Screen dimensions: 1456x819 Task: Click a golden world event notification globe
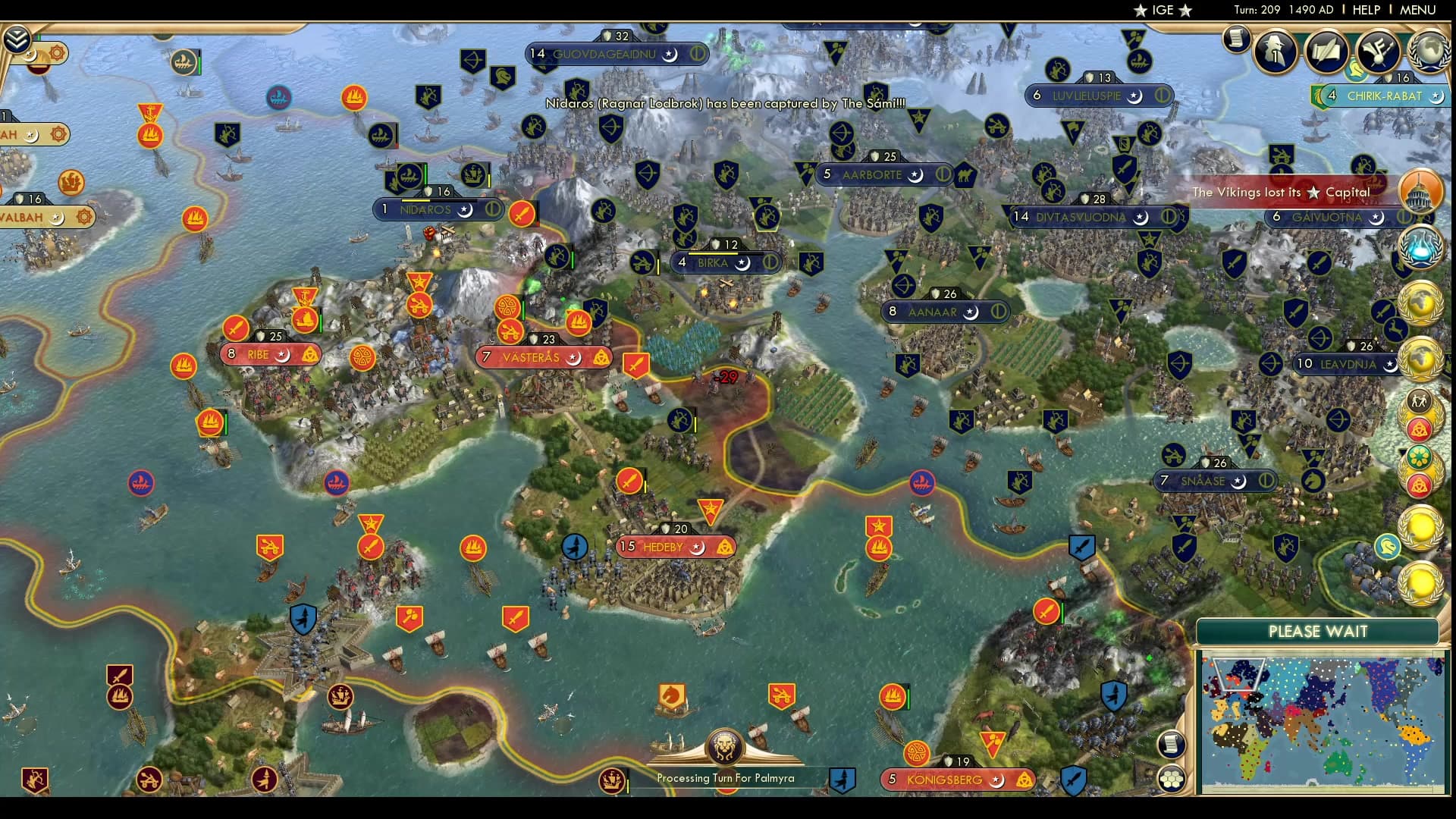coord(1421,300)
